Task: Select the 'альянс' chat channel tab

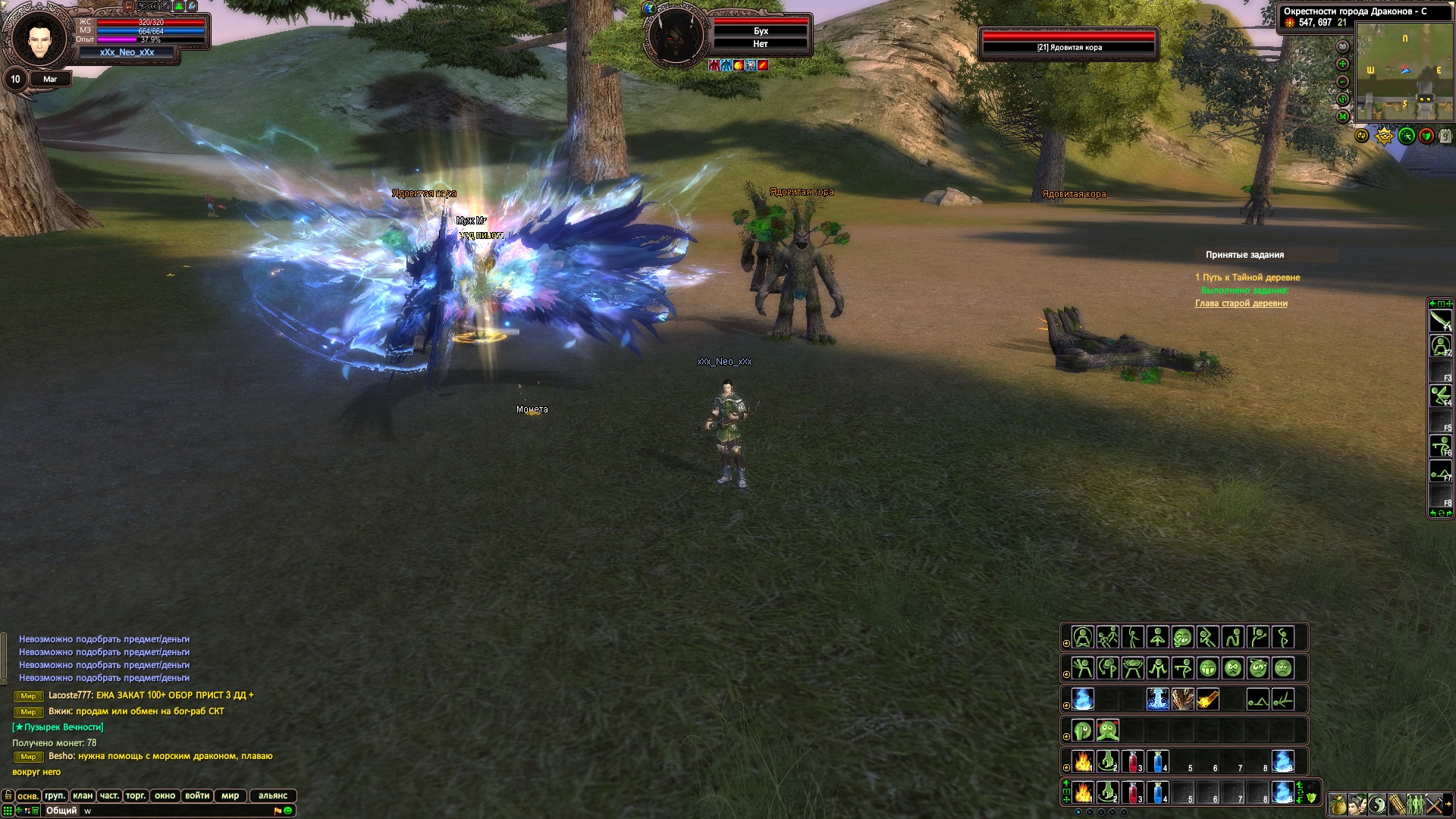Action: pos(273,795)
